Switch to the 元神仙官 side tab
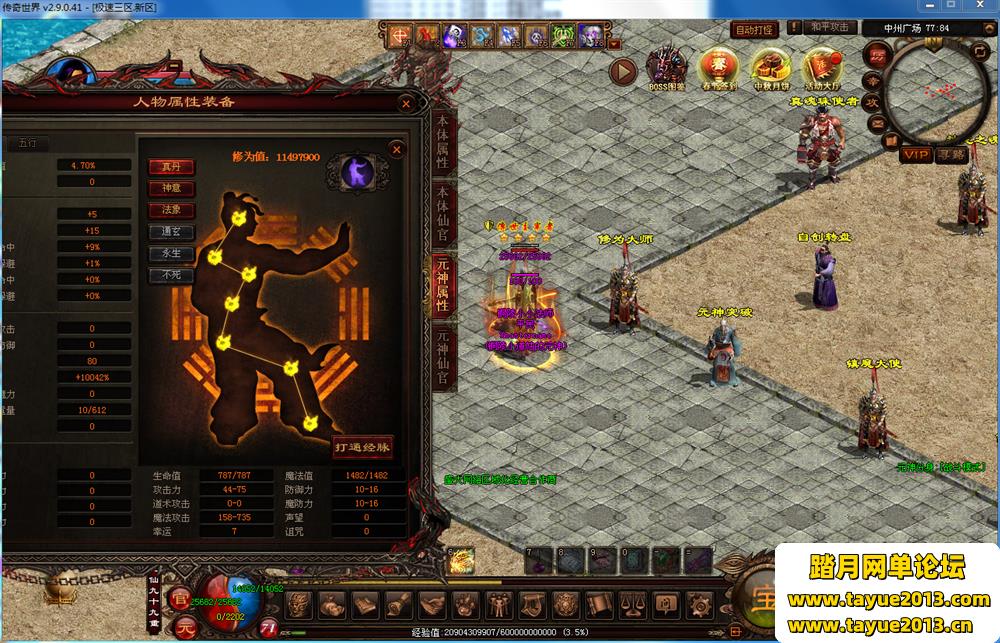The width and height of the screenshot is (1000, 643). [x=442, y=356]
